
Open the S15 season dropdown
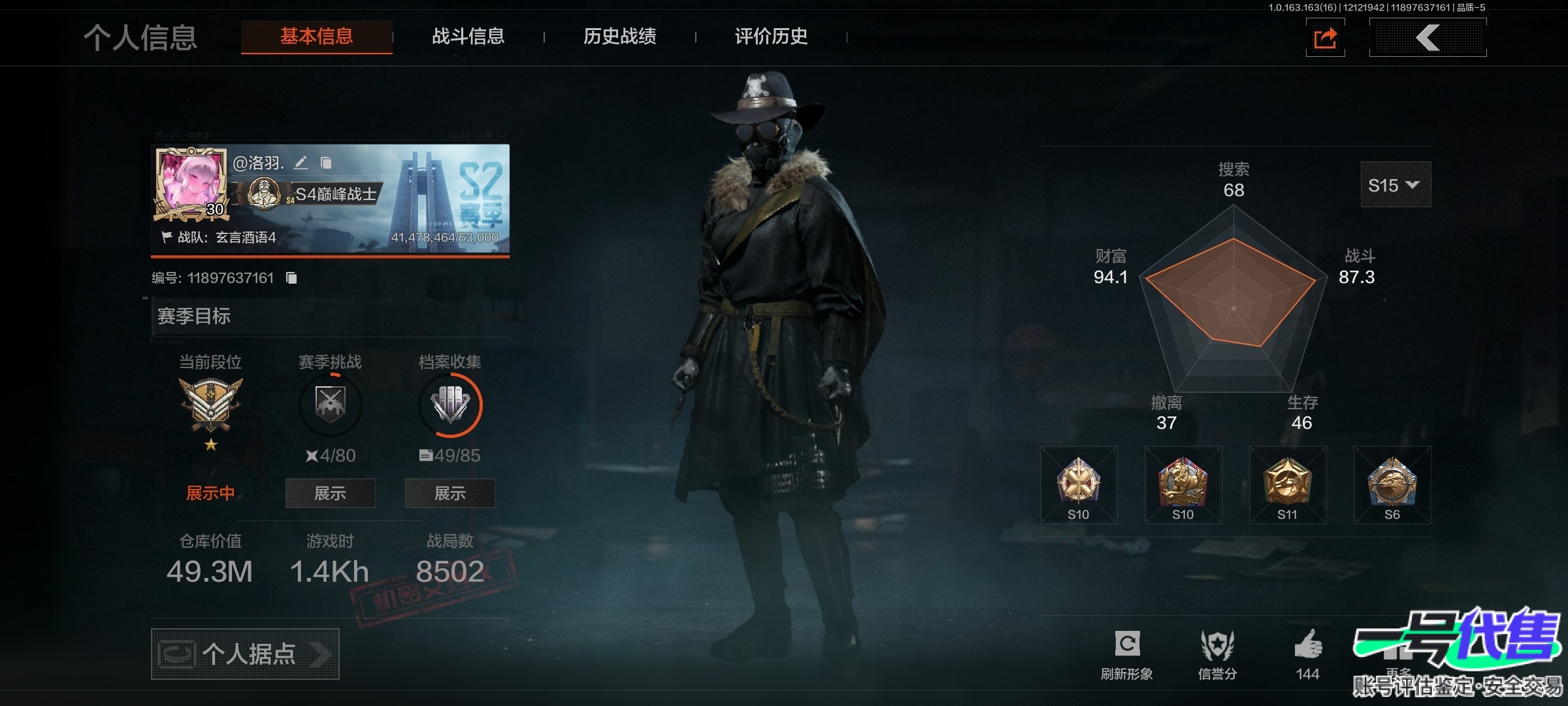coord(1395,185)
